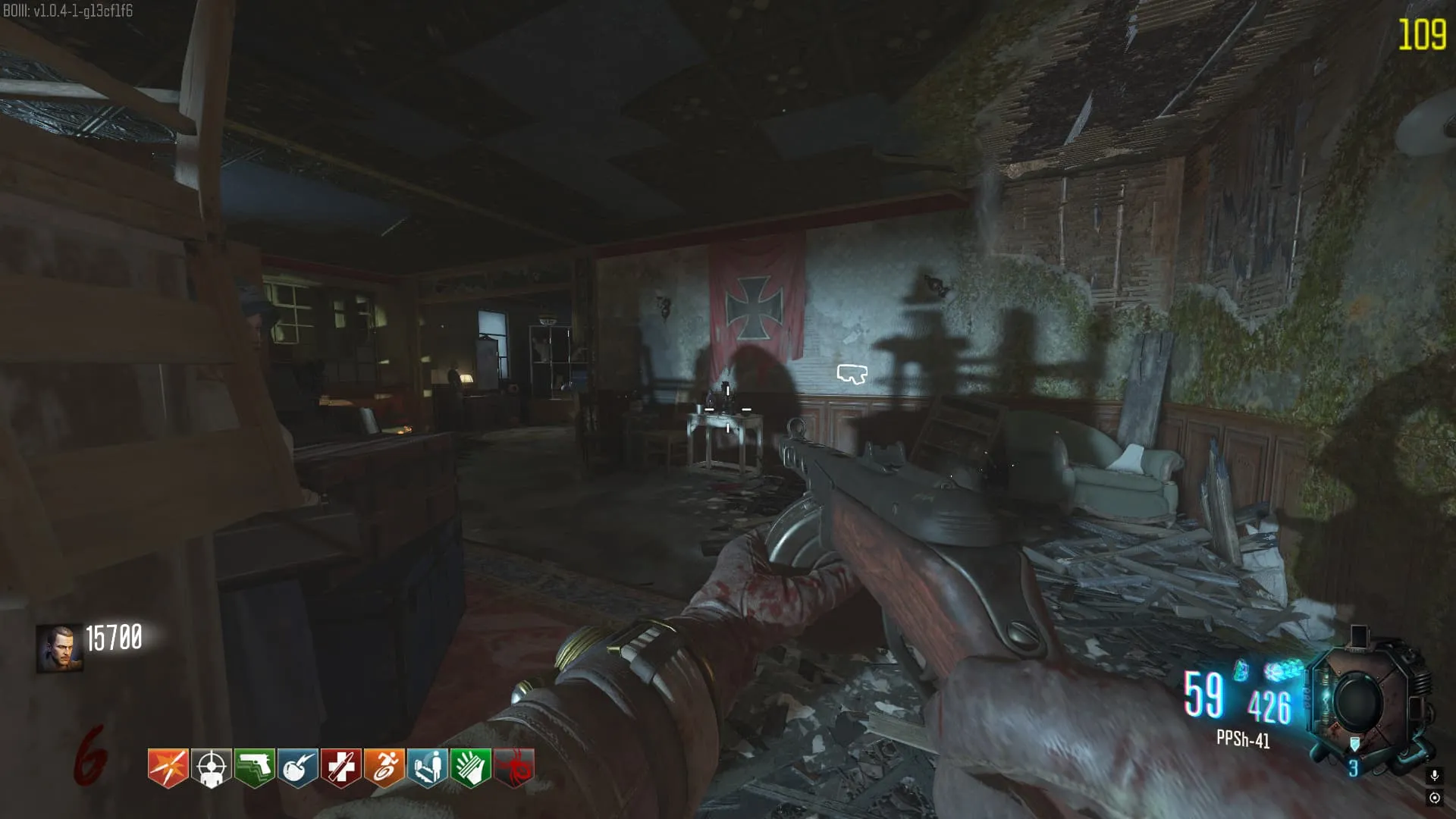Toggle the microphone overlay button

1434,776
